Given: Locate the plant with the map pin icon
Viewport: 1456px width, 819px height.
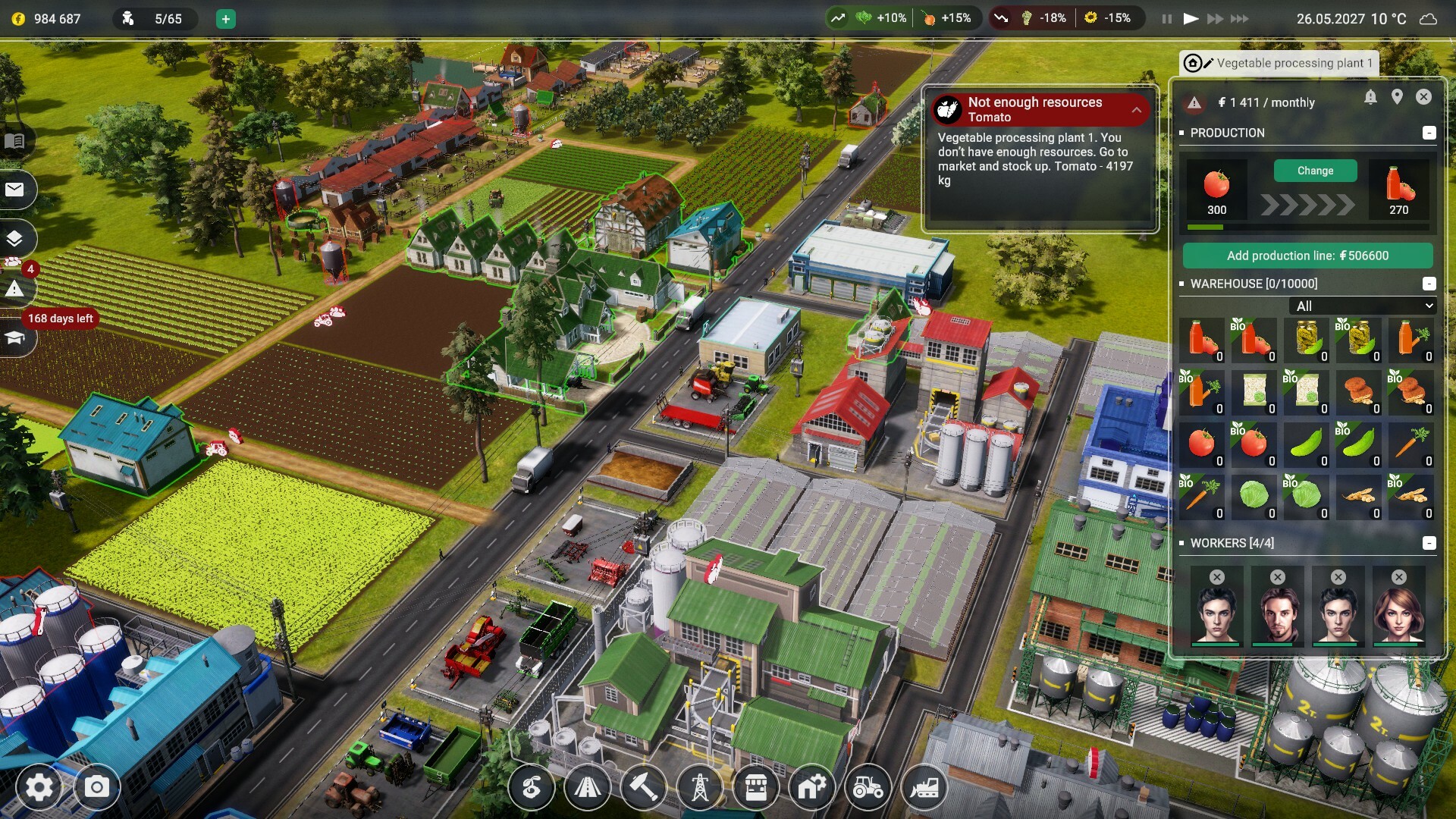Looking at the screenshot, I should click(1397, 97).
